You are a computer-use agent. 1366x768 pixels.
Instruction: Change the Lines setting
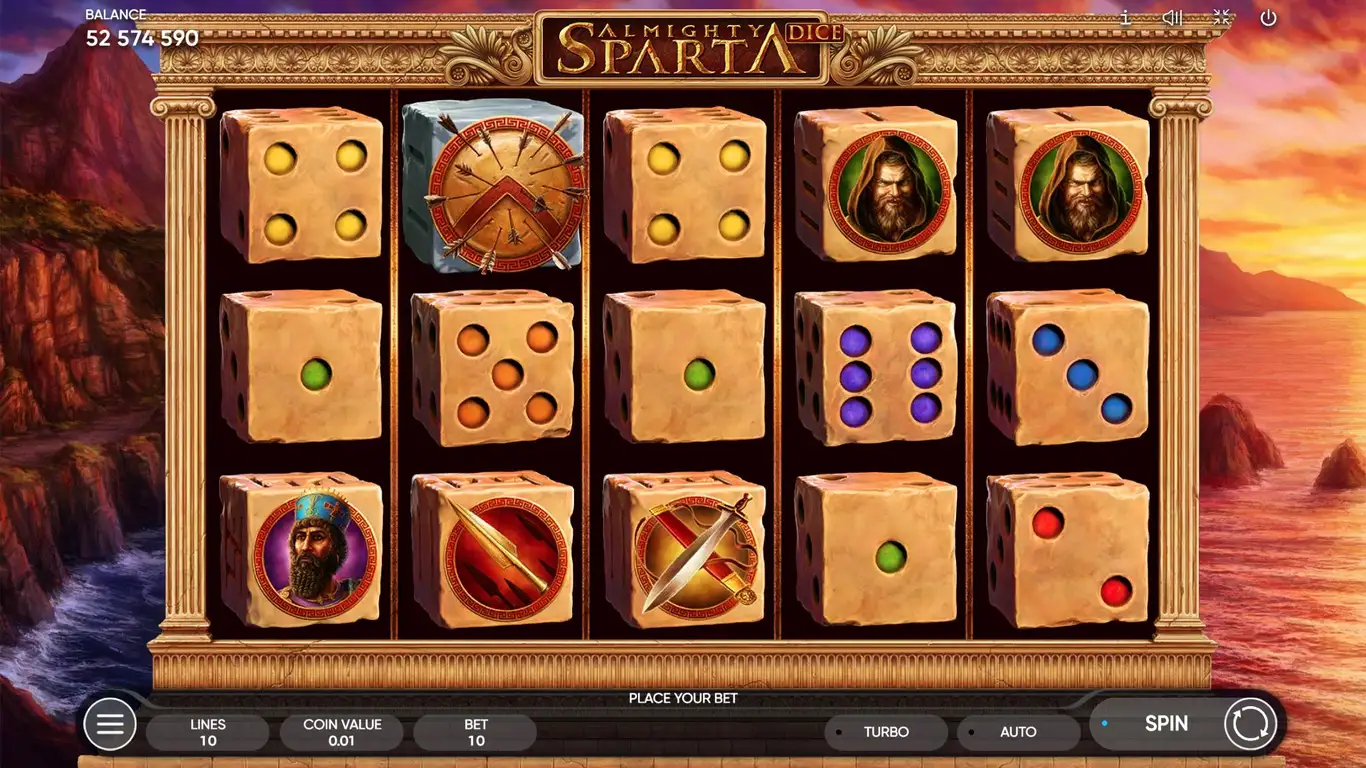coord(208,732)
